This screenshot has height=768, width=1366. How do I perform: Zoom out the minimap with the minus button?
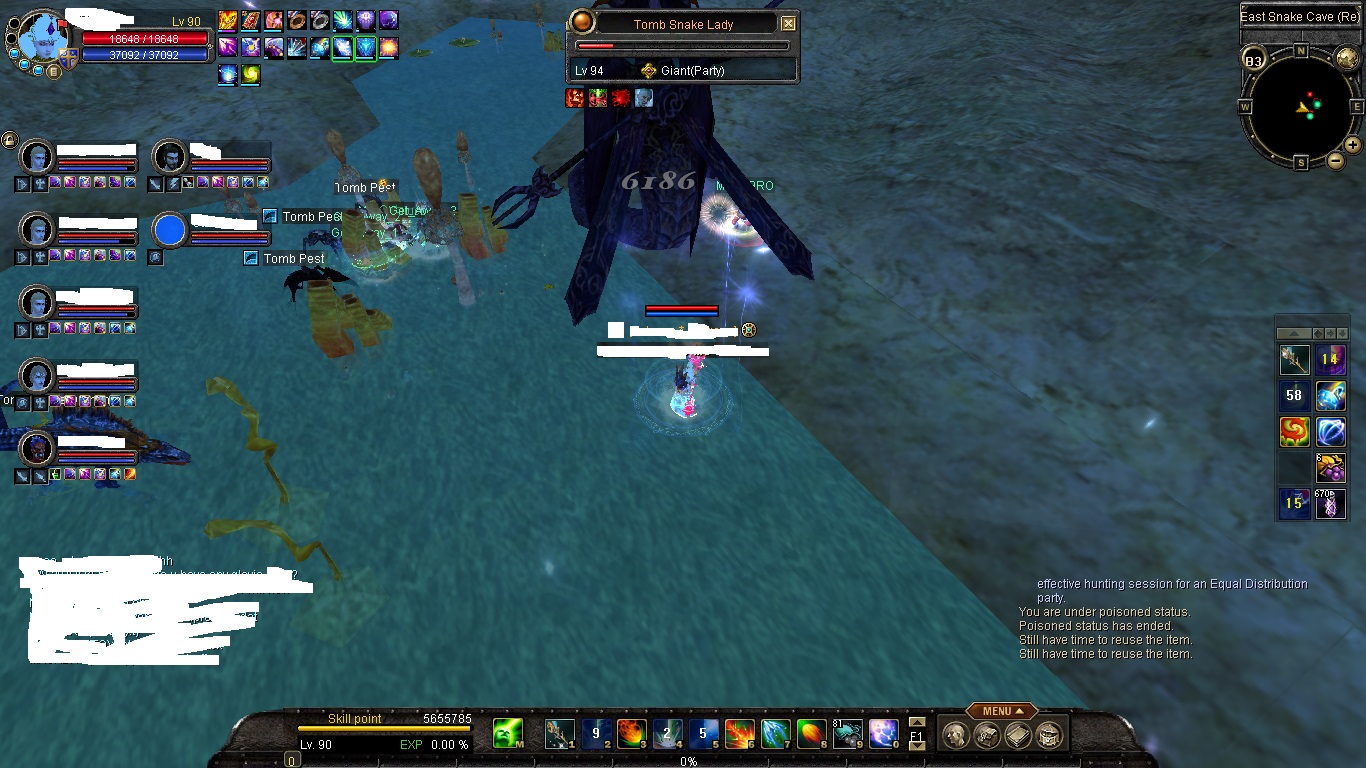1334,161
